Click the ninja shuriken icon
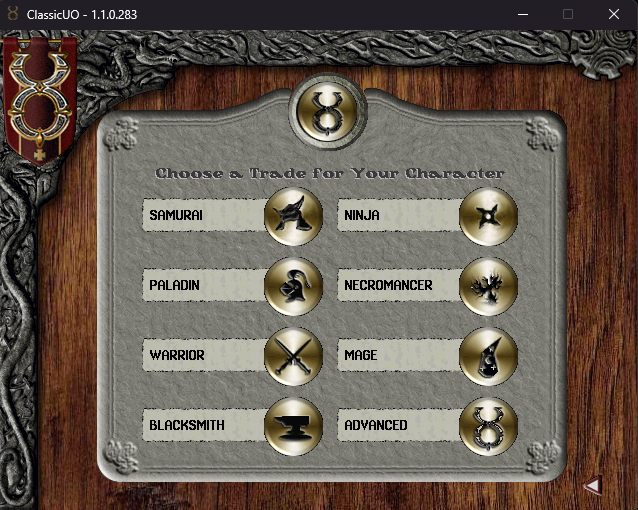The width and height of the screenshot is (638, 510). [488, 215]
